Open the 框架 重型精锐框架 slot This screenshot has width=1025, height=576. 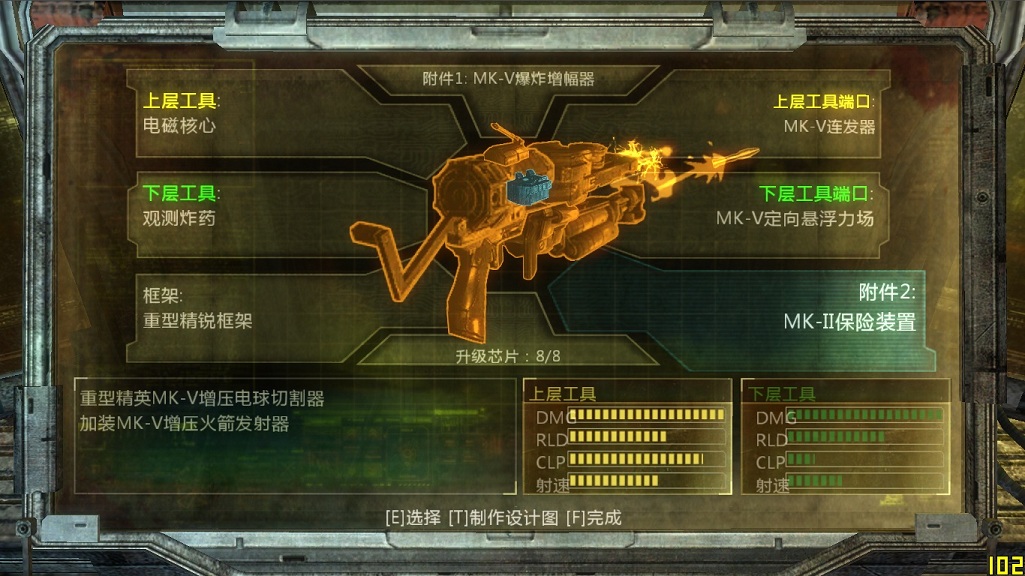click(200, 308)
